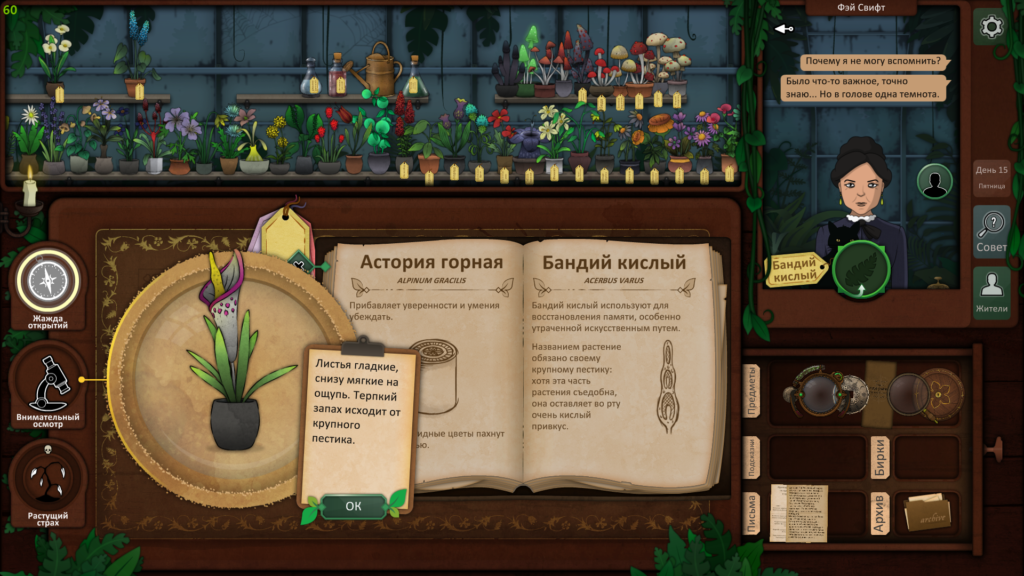Pick the letter sheet in the drawer
The height and width of the screenshot is (576, 1024).
[798, 512]
